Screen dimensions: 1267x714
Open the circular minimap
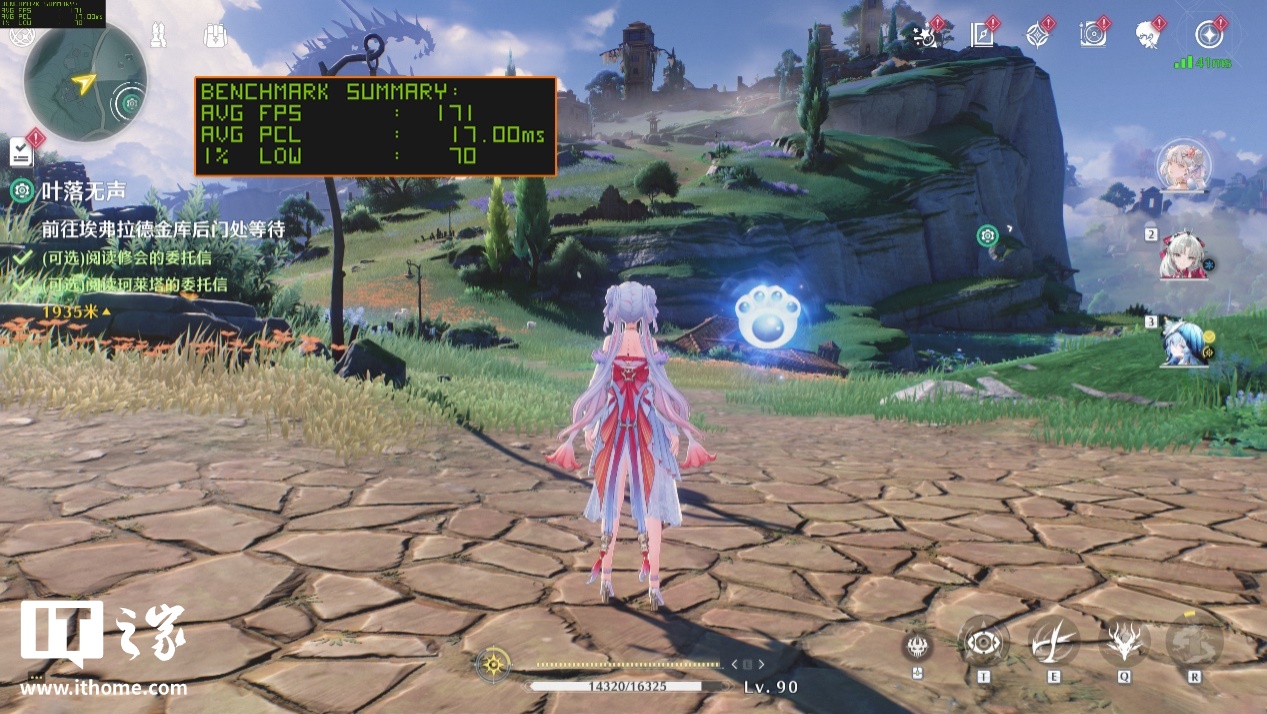click(85, 81)
